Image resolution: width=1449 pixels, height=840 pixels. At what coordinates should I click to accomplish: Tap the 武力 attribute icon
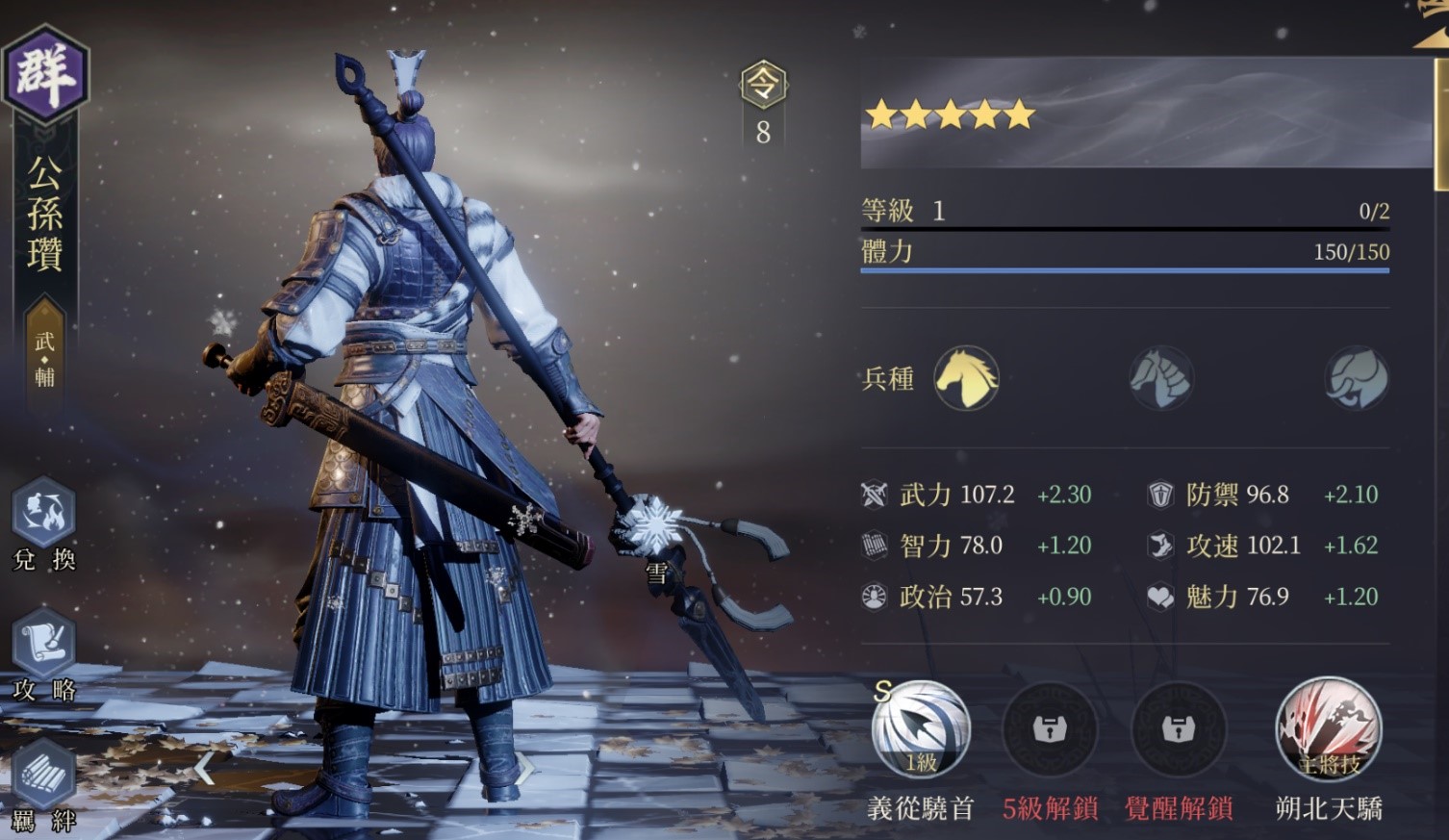click(874, 495)
